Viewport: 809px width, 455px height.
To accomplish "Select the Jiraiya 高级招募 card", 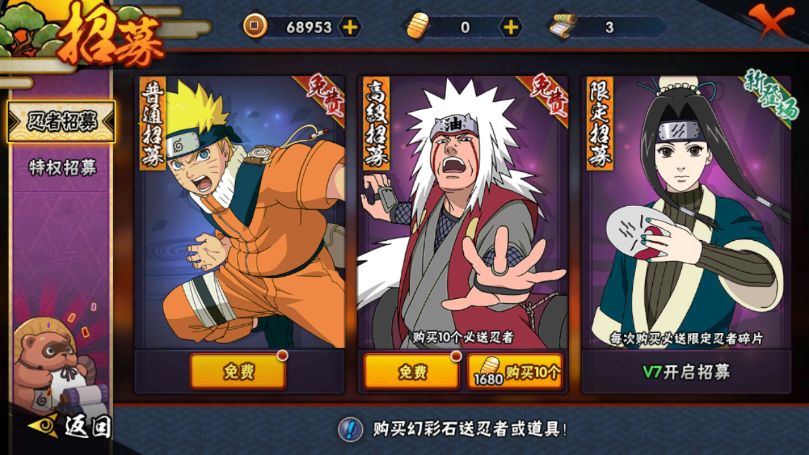I will [x=462, y=210].
